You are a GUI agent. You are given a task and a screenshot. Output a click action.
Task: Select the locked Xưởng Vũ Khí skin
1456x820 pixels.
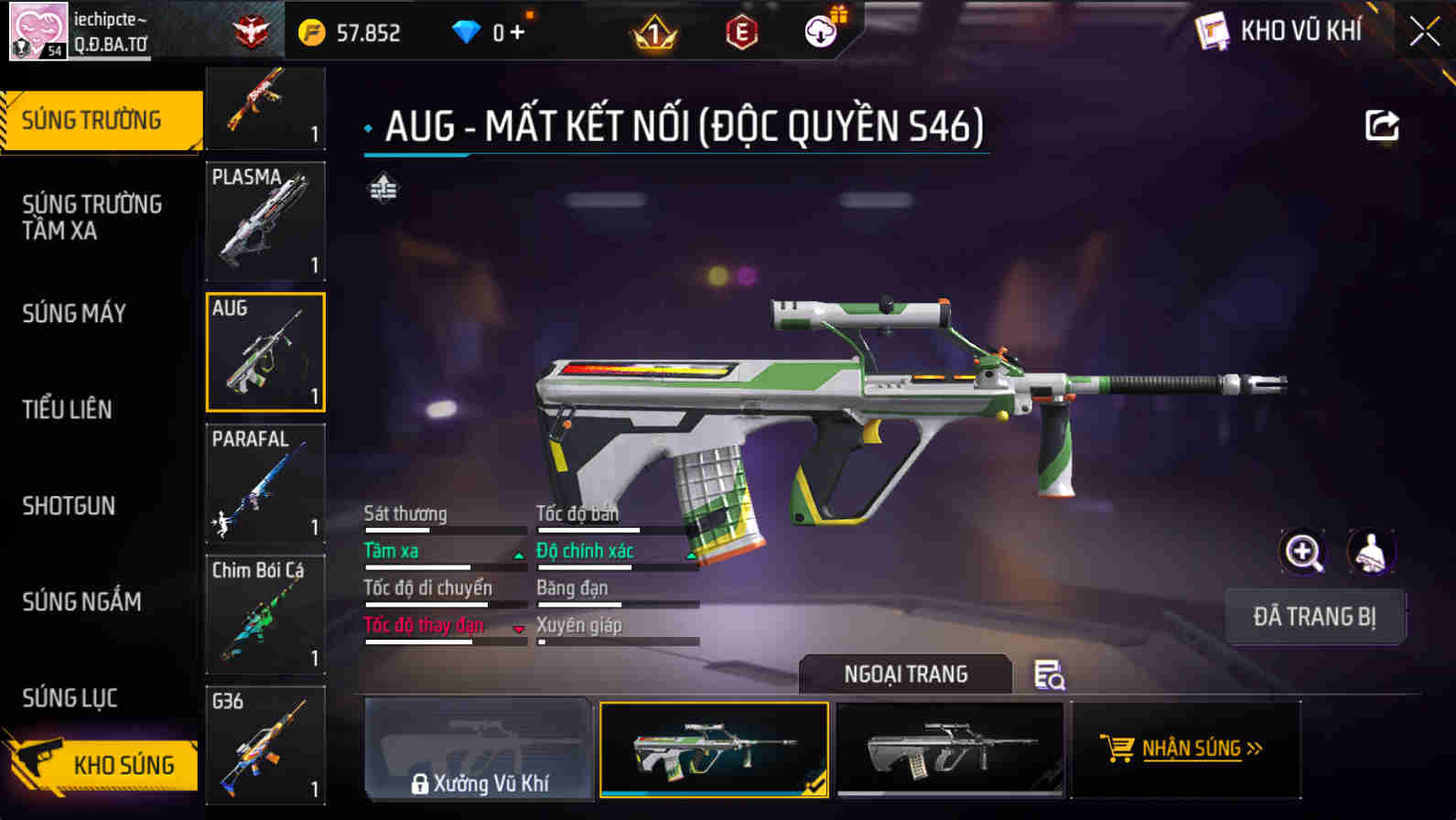(479, 750)
